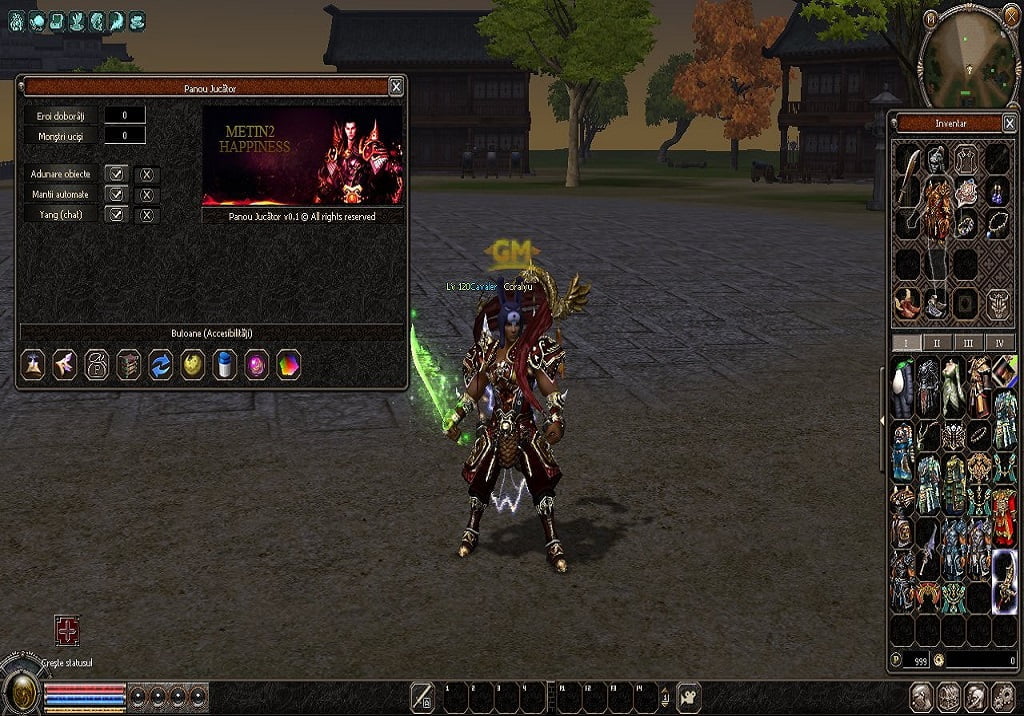Switch to inventory page IV
The height and width of the screenshot is (716, 1024).
pos(1000,342)
